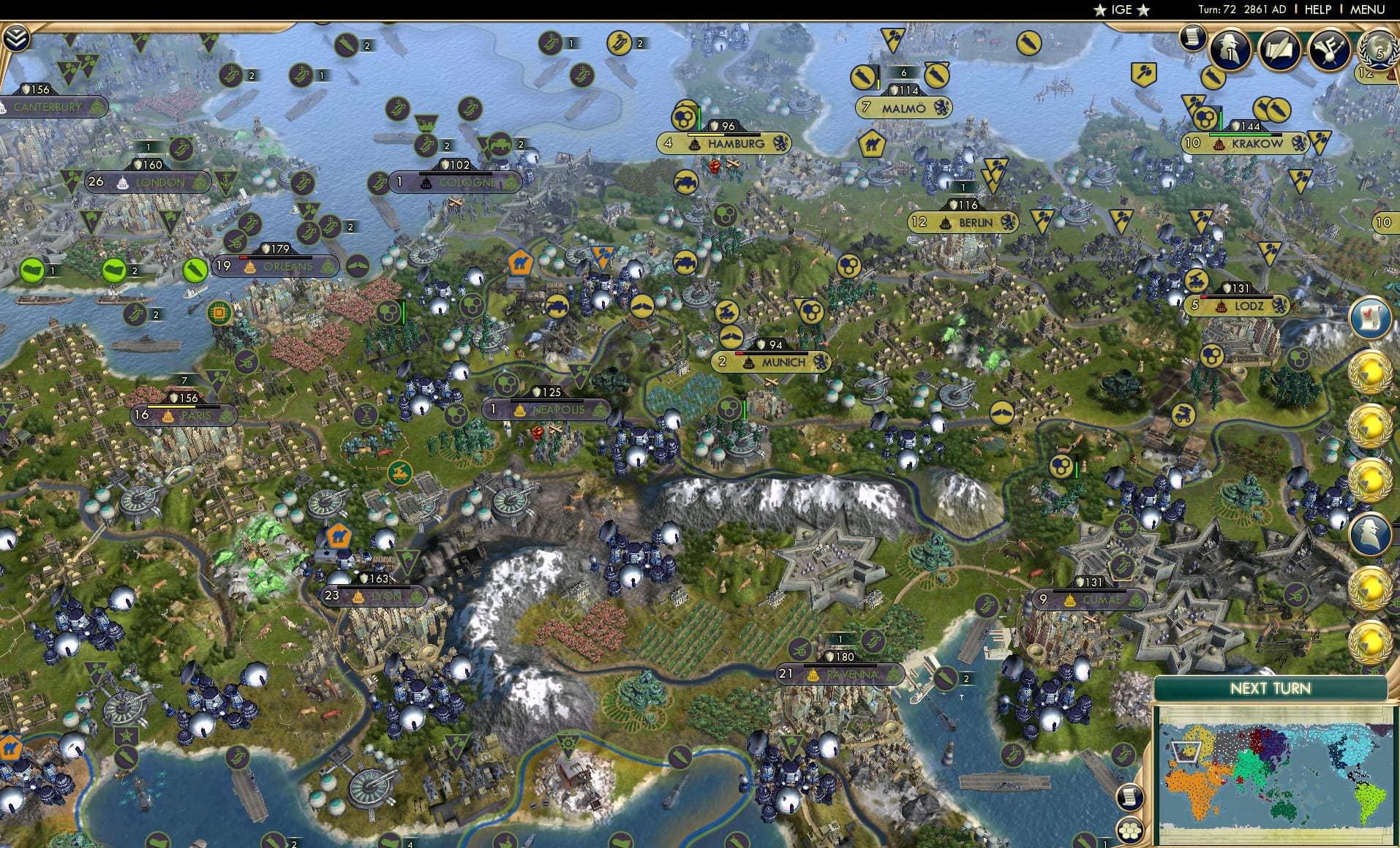This screenshot has height=848, width=1400.
Task: Select the yellow caravan icon near Malmö
Action: tap(872, 143)
